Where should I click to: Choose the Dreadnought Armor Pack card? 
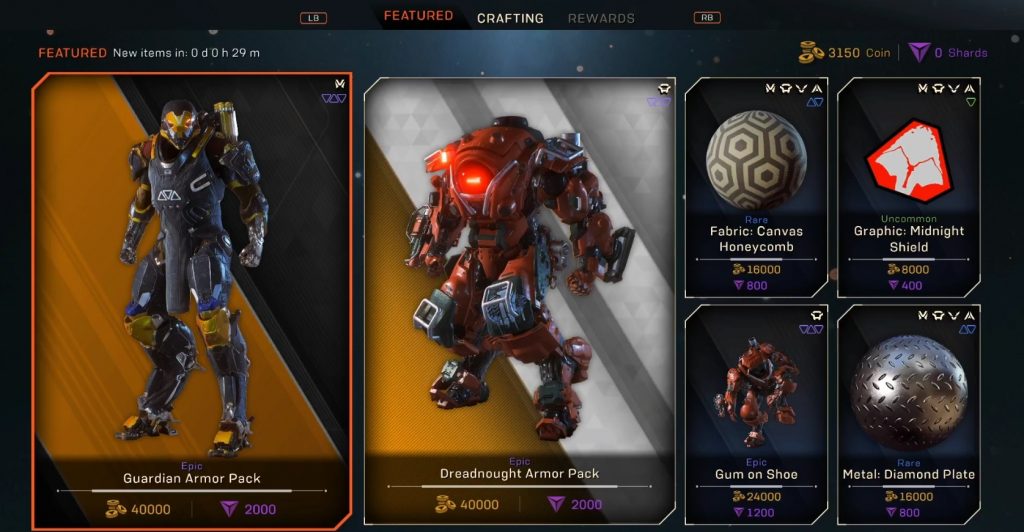pos(519,300)
